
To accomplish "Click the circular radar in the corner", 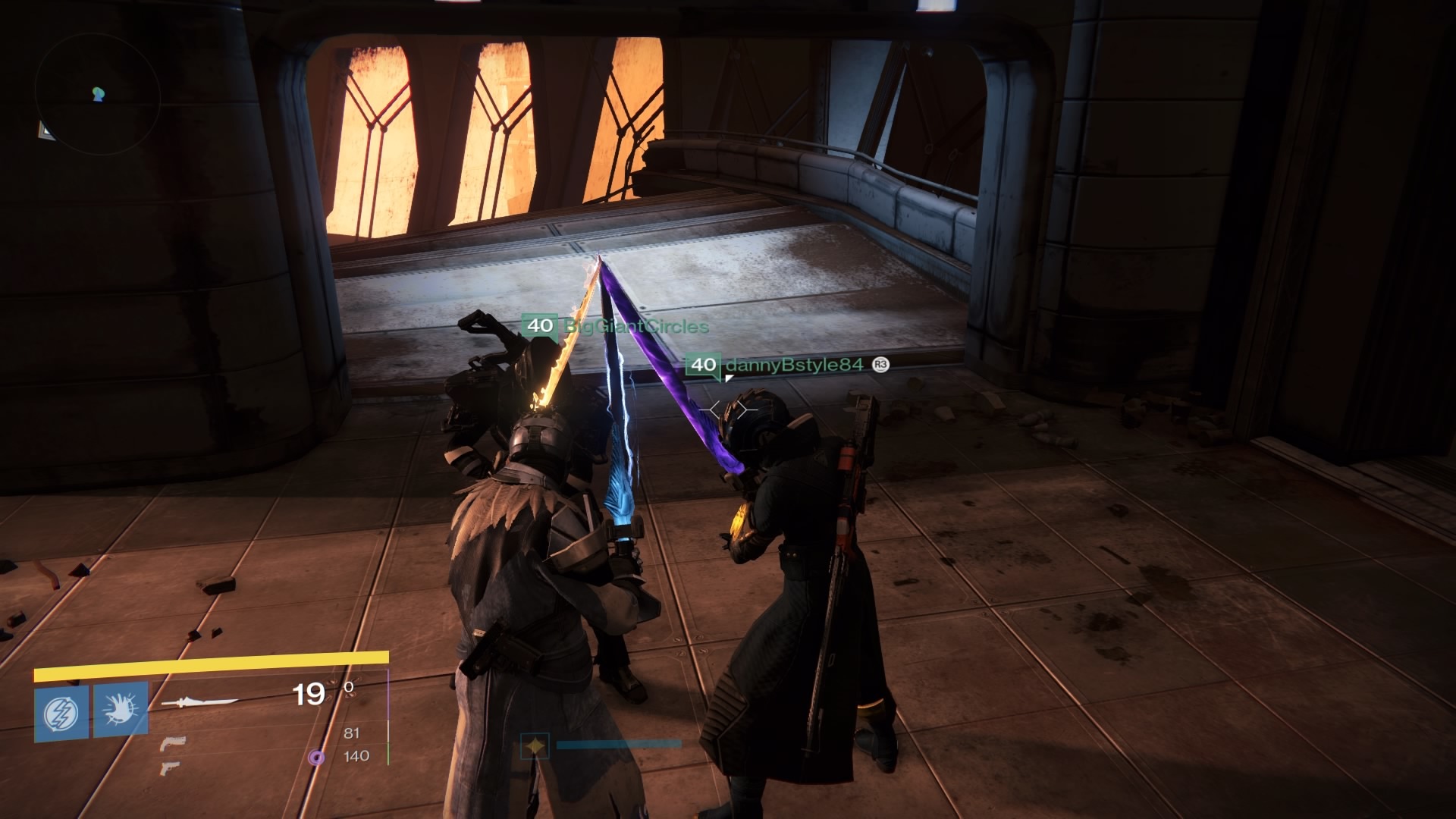I will pos(97,95).
